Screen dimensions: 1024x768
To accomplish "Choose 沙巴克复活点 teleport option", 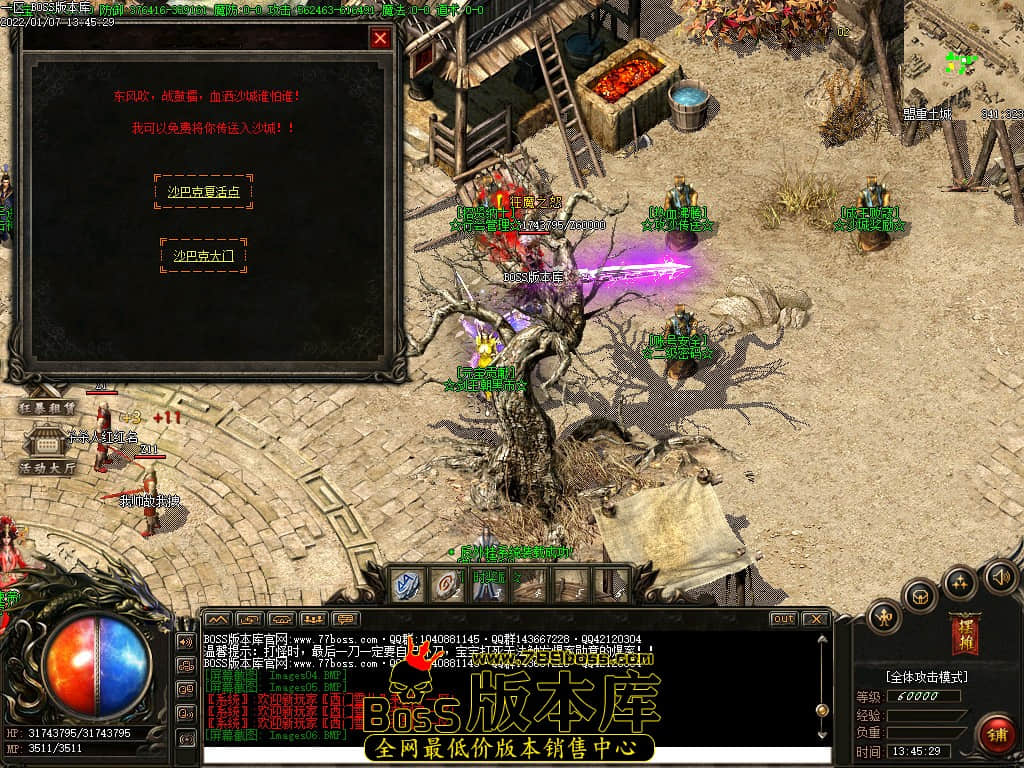I will (x=204, y=191).
